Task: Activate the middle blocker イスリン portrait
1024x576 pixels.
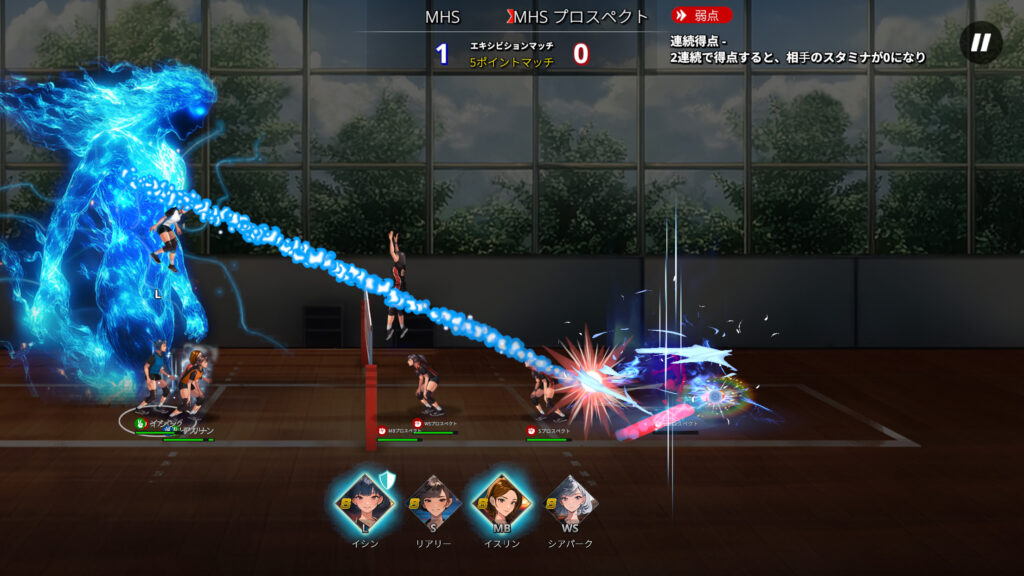Action: tap(501, 503)
